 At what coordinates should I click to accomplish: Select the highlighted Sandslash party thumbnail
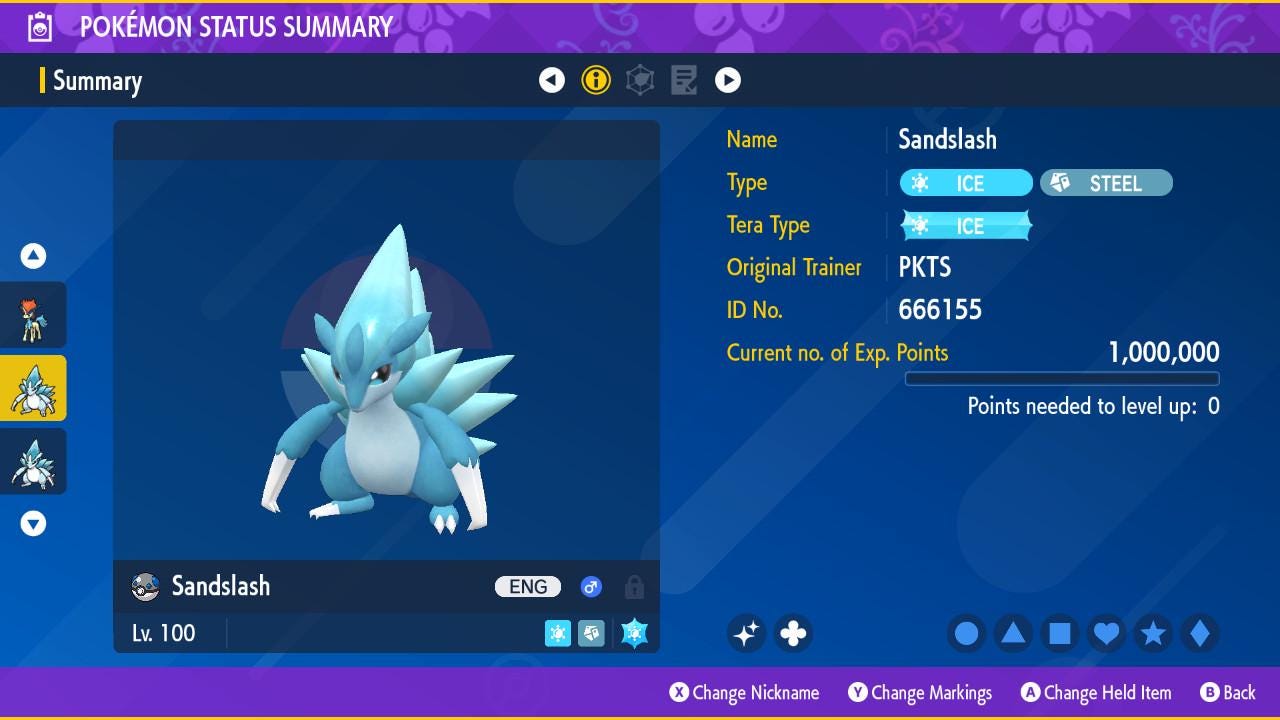coord(34,388)
